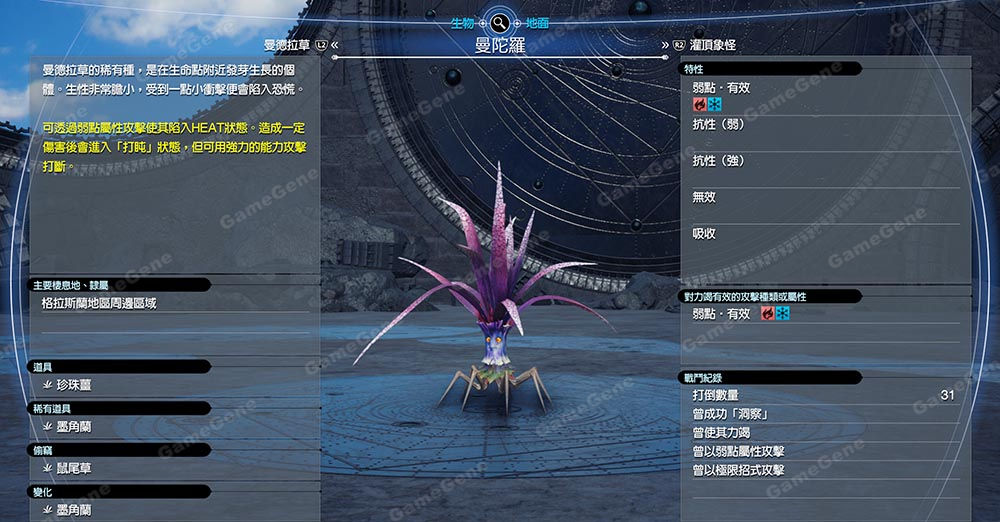Switch to the 地面 category at top
The image size is (1000, 522).
(537, 20)
